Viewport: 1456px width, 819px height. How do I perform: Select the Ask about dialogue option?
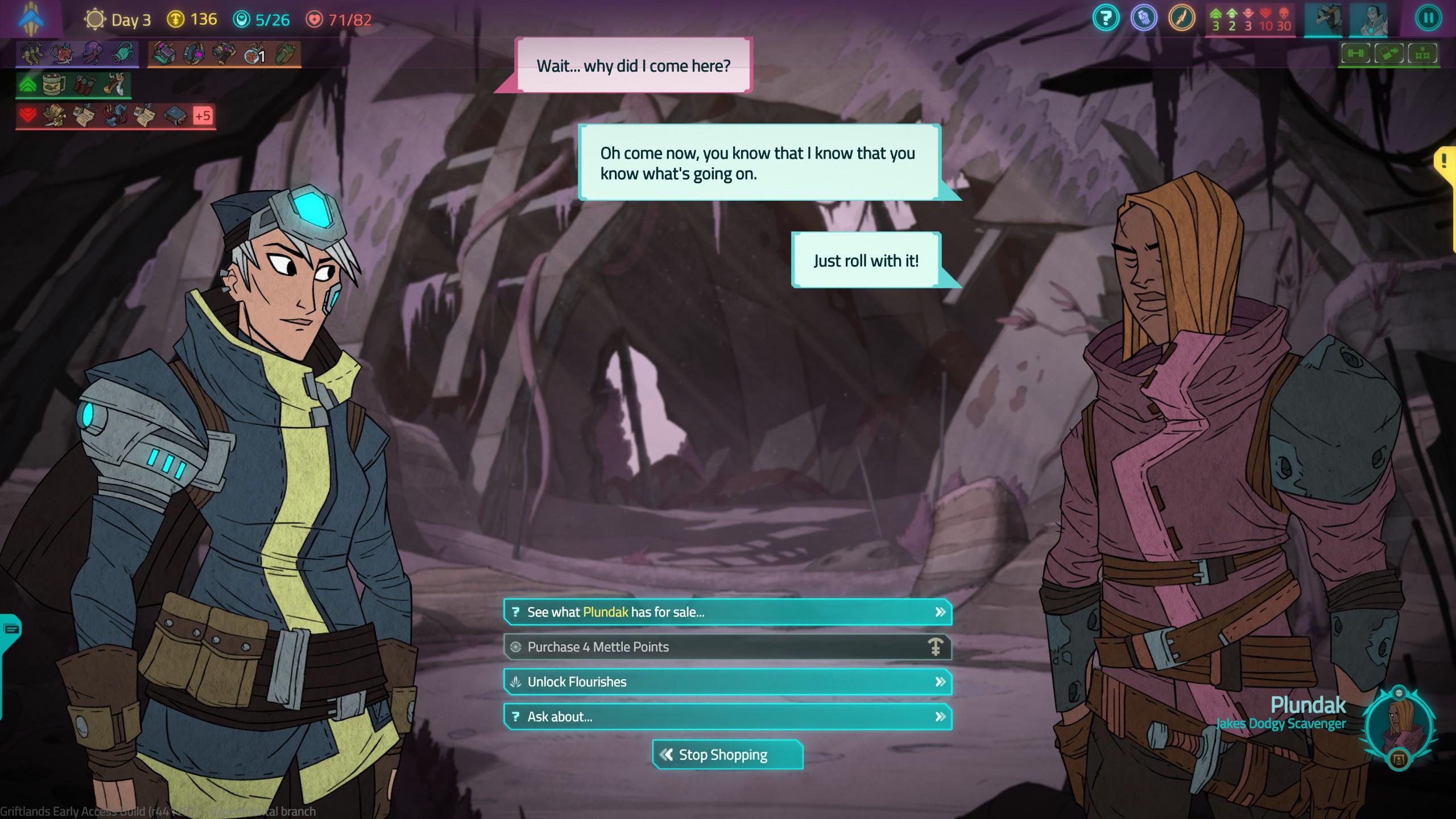(727, 717)
